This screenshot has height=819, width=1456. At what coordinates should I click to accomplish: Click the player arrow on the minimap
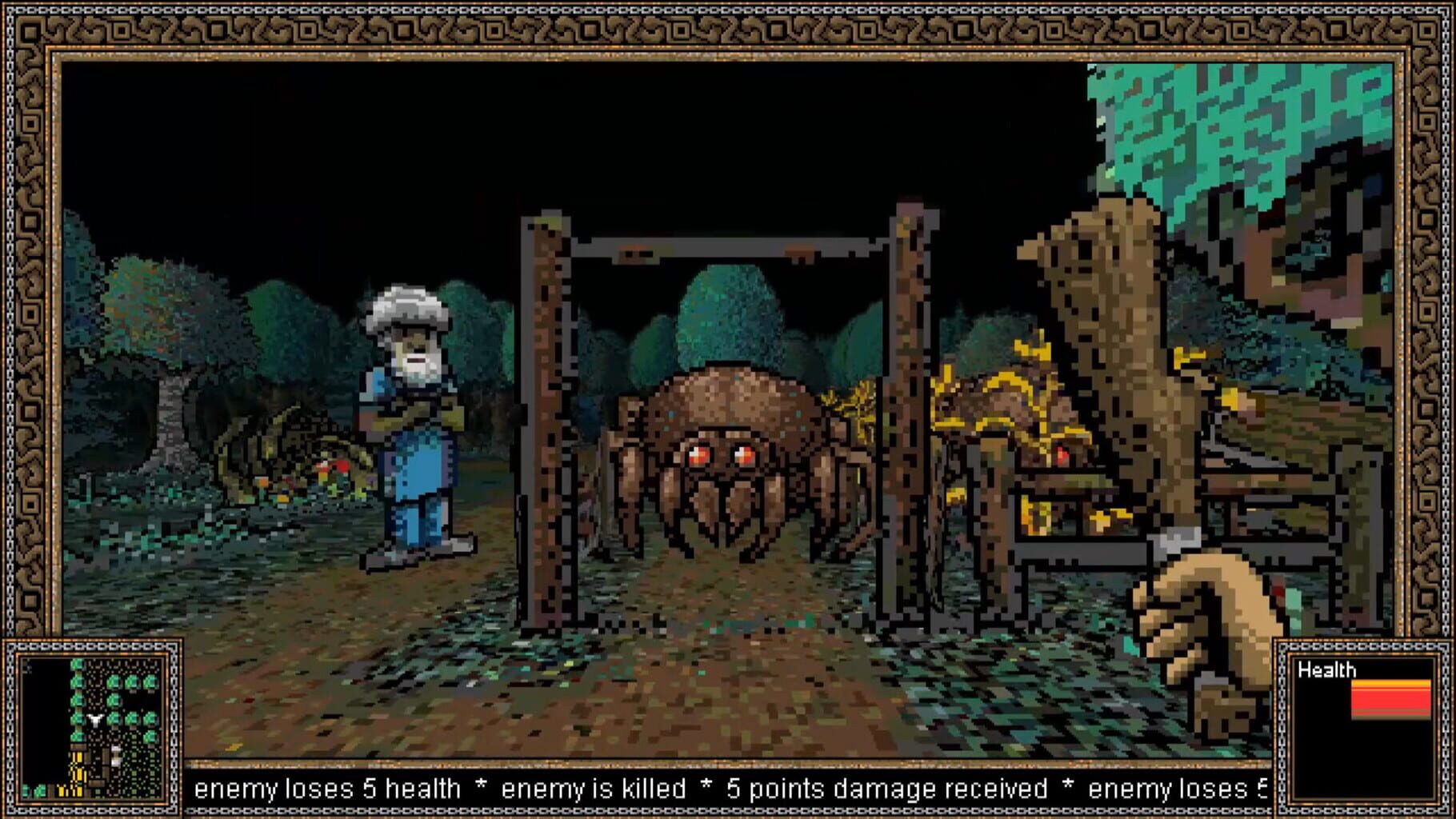[x=94, y=720]
